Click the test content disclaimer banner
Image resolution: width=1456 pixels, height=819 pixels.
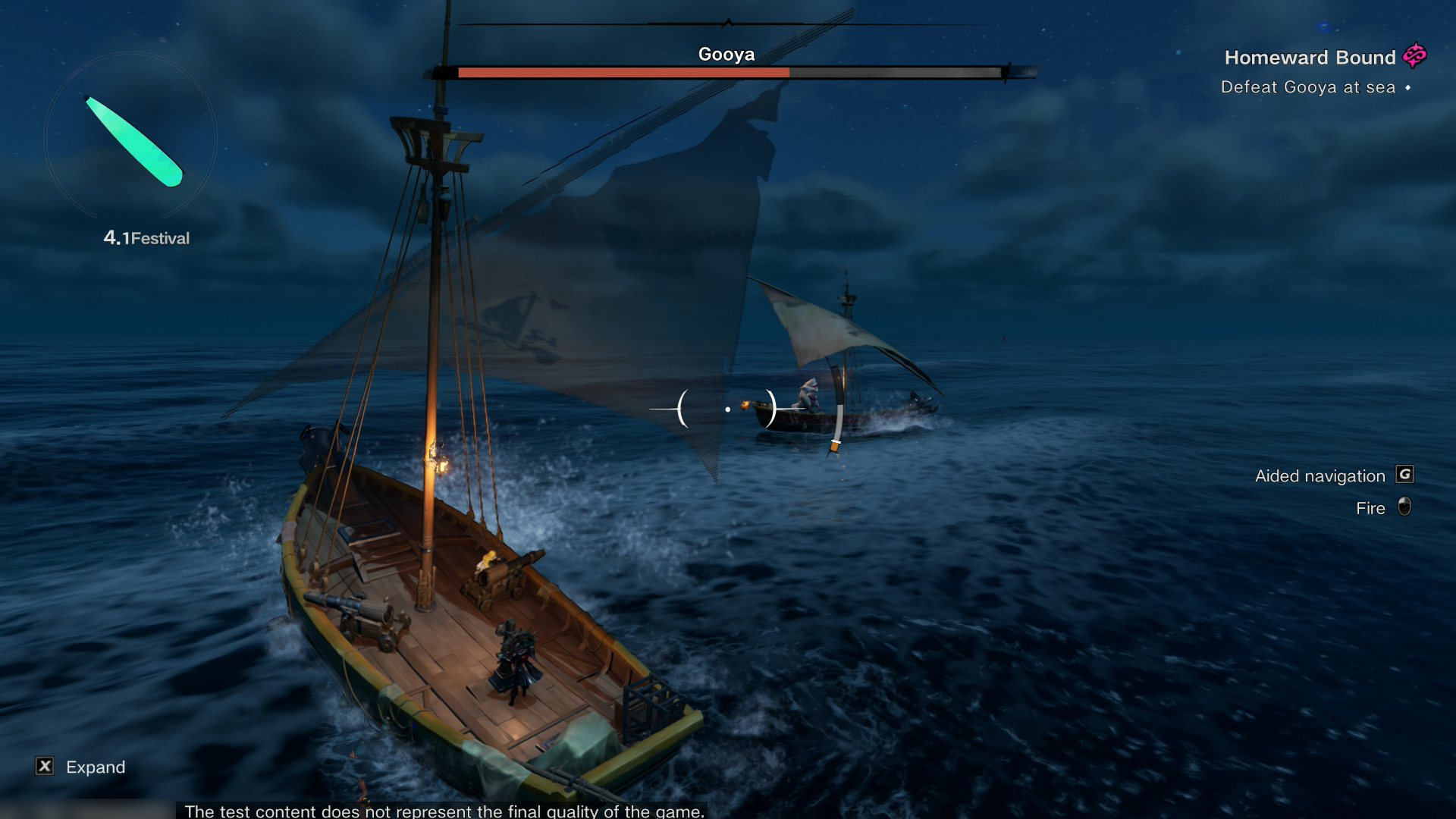tap(444, 811)
